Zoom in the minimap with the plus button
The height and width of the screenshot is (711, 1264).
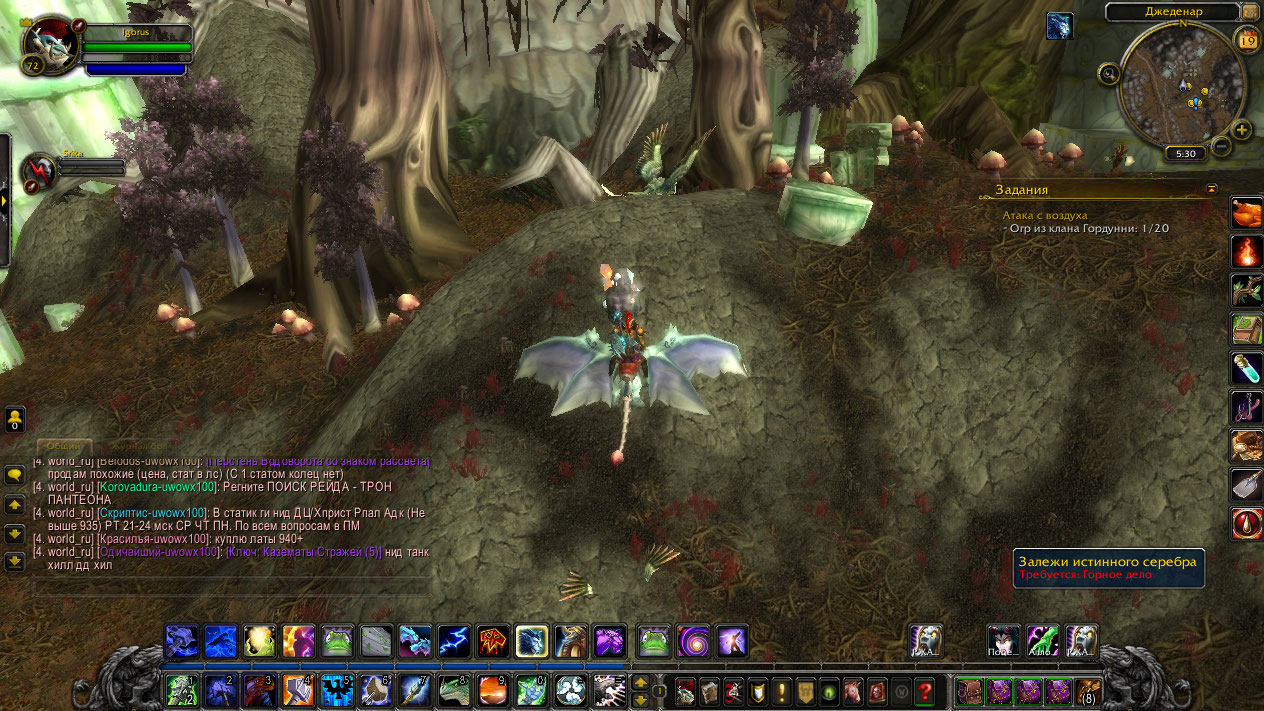click(1241, 130)
